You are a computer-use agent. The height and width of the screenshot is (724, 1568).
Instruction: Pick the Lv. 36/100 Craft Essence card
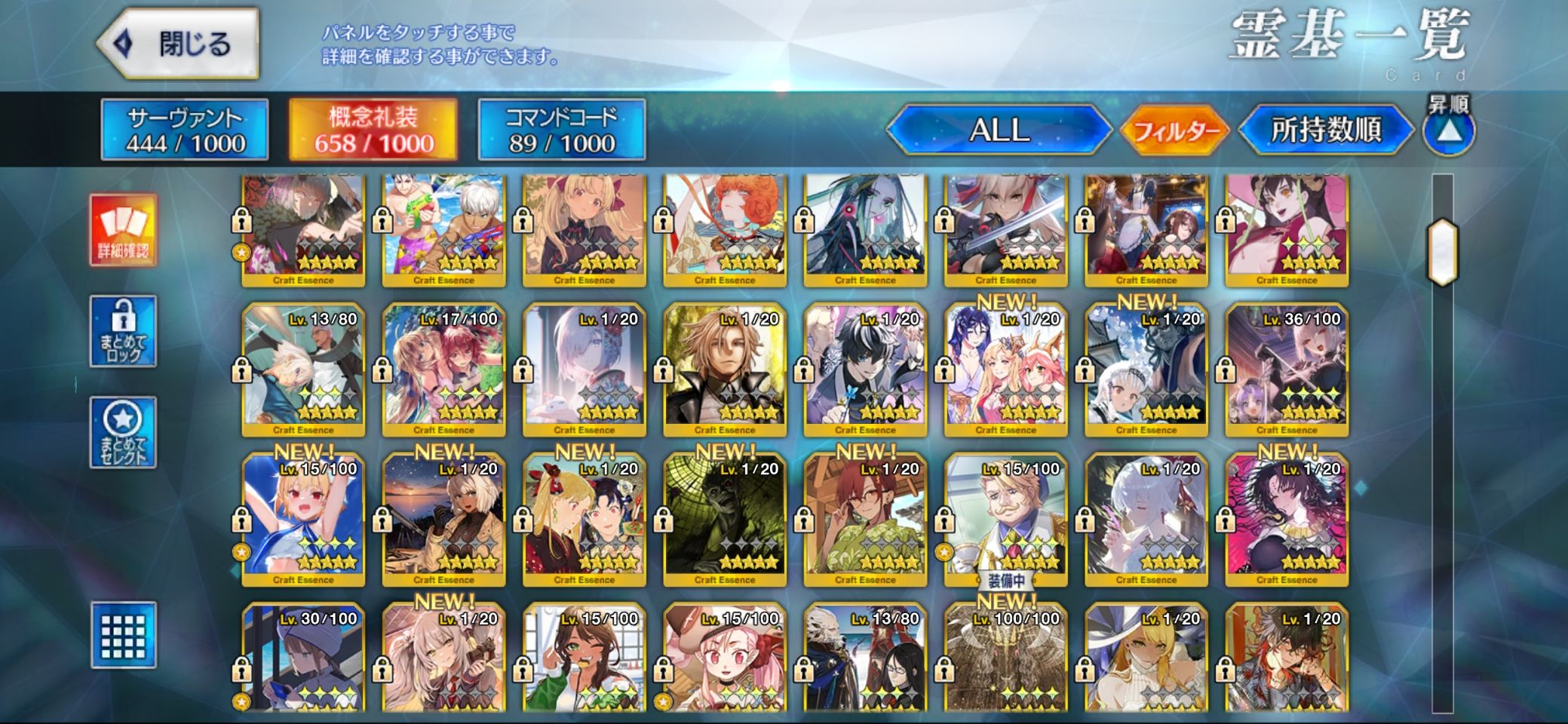click(1287, 370)
